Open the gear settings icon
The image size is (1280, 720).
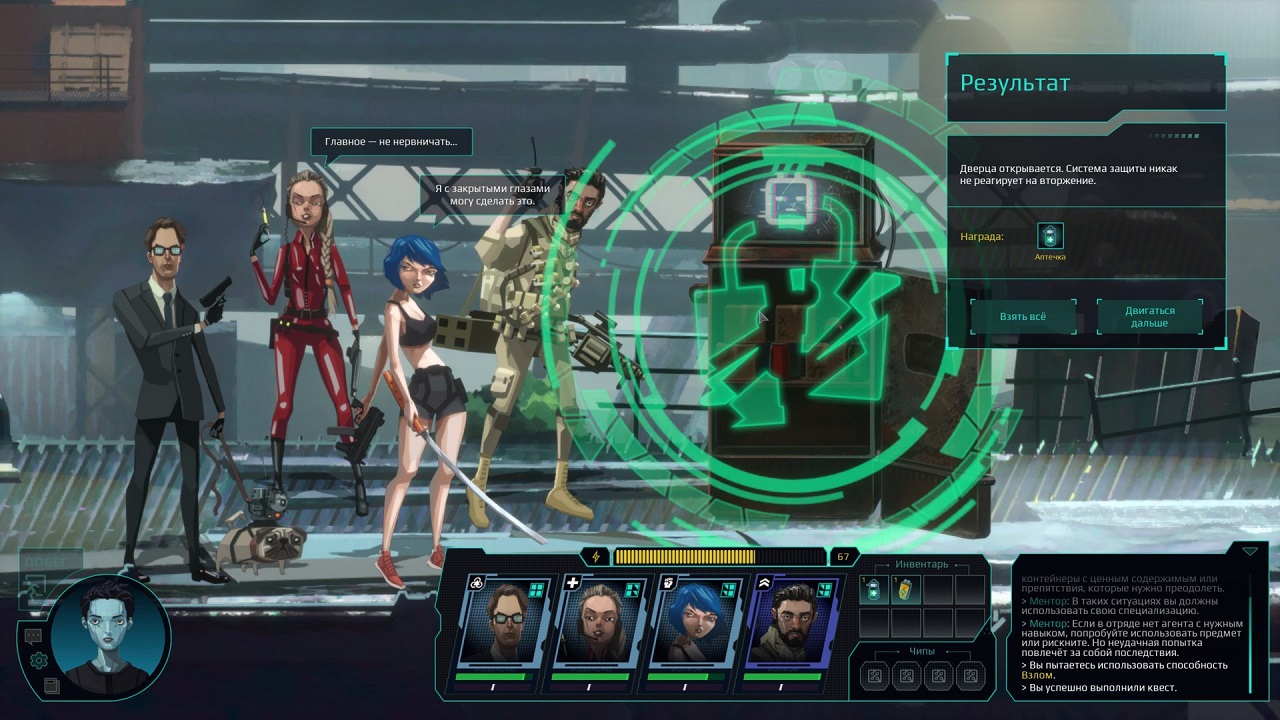39,660
